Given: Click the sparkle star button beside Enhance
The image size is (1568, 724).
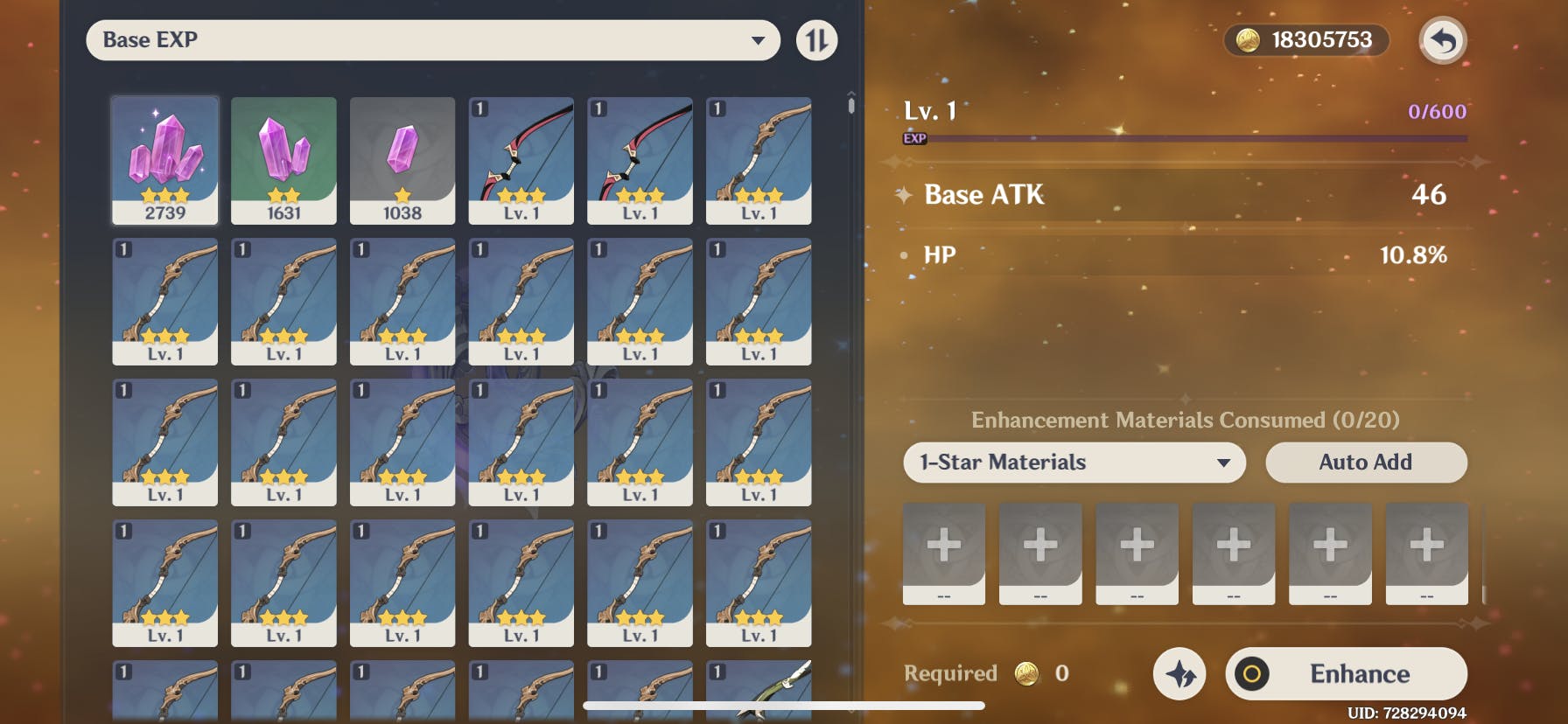Looking at the screenshot, I should [1179, 673].
